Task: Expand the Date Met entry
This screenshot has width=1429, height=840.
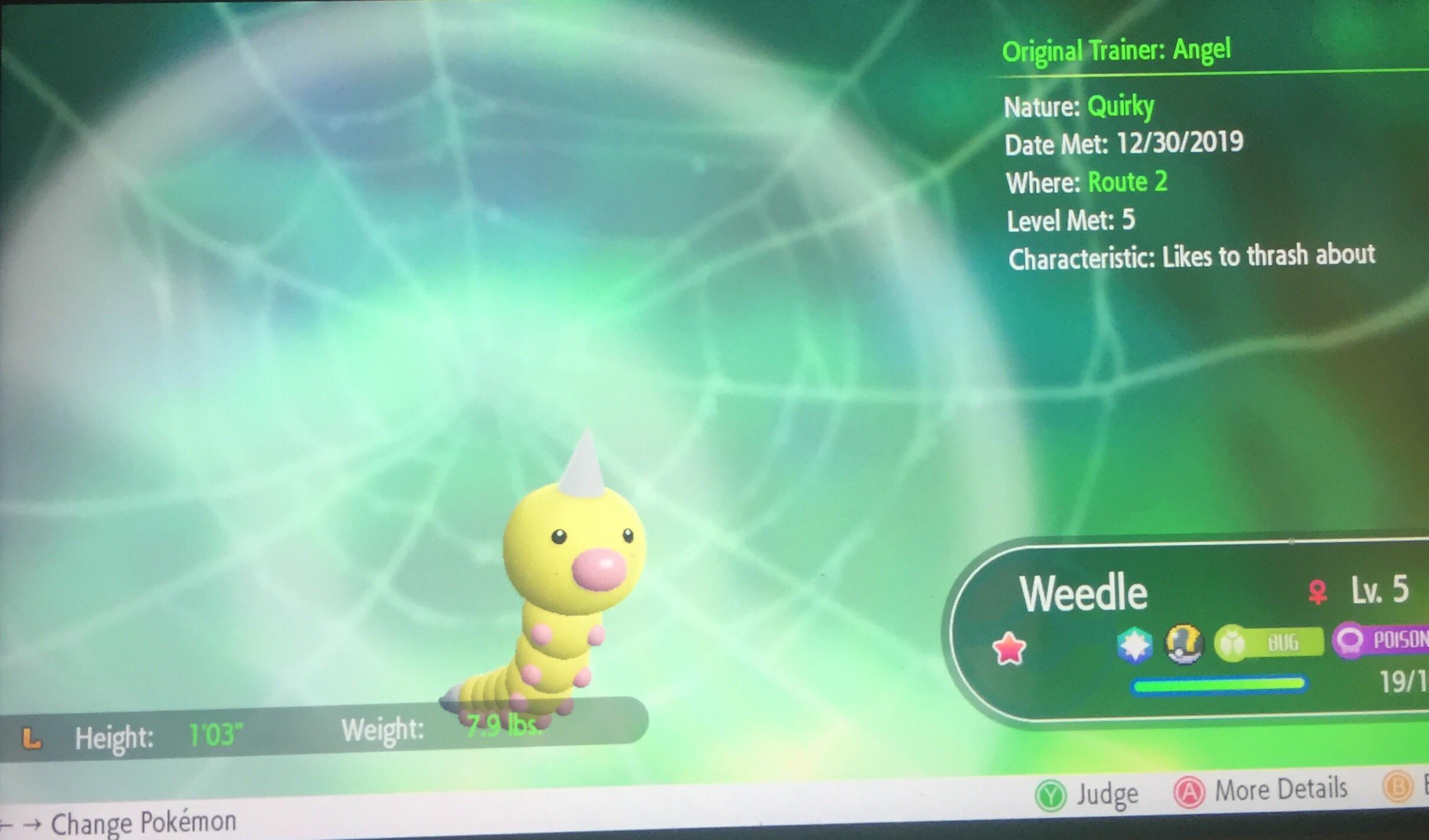Action: tap(1123, 143)
